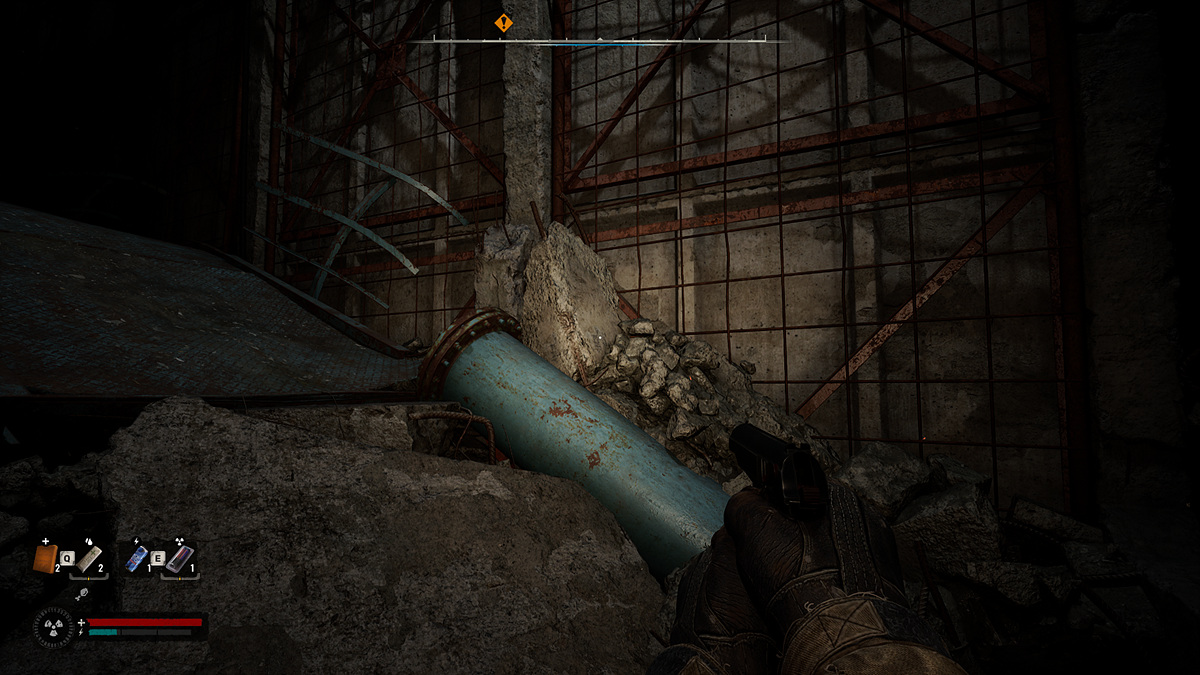
Task: Use the bandage quick slot item
Action: point(89,558)
